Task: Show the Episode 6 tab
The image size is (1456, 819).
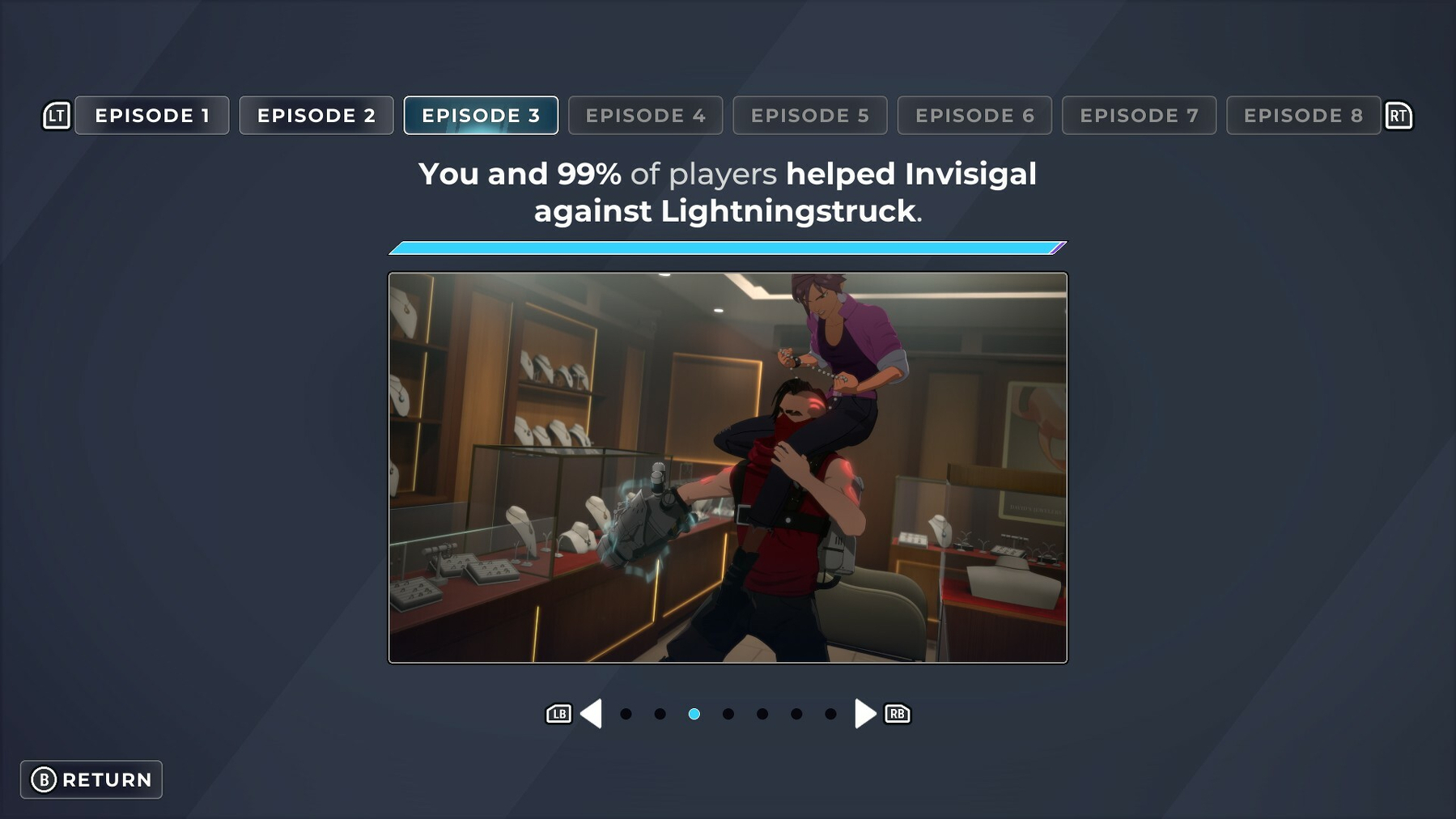Action: tap(974, 116)
